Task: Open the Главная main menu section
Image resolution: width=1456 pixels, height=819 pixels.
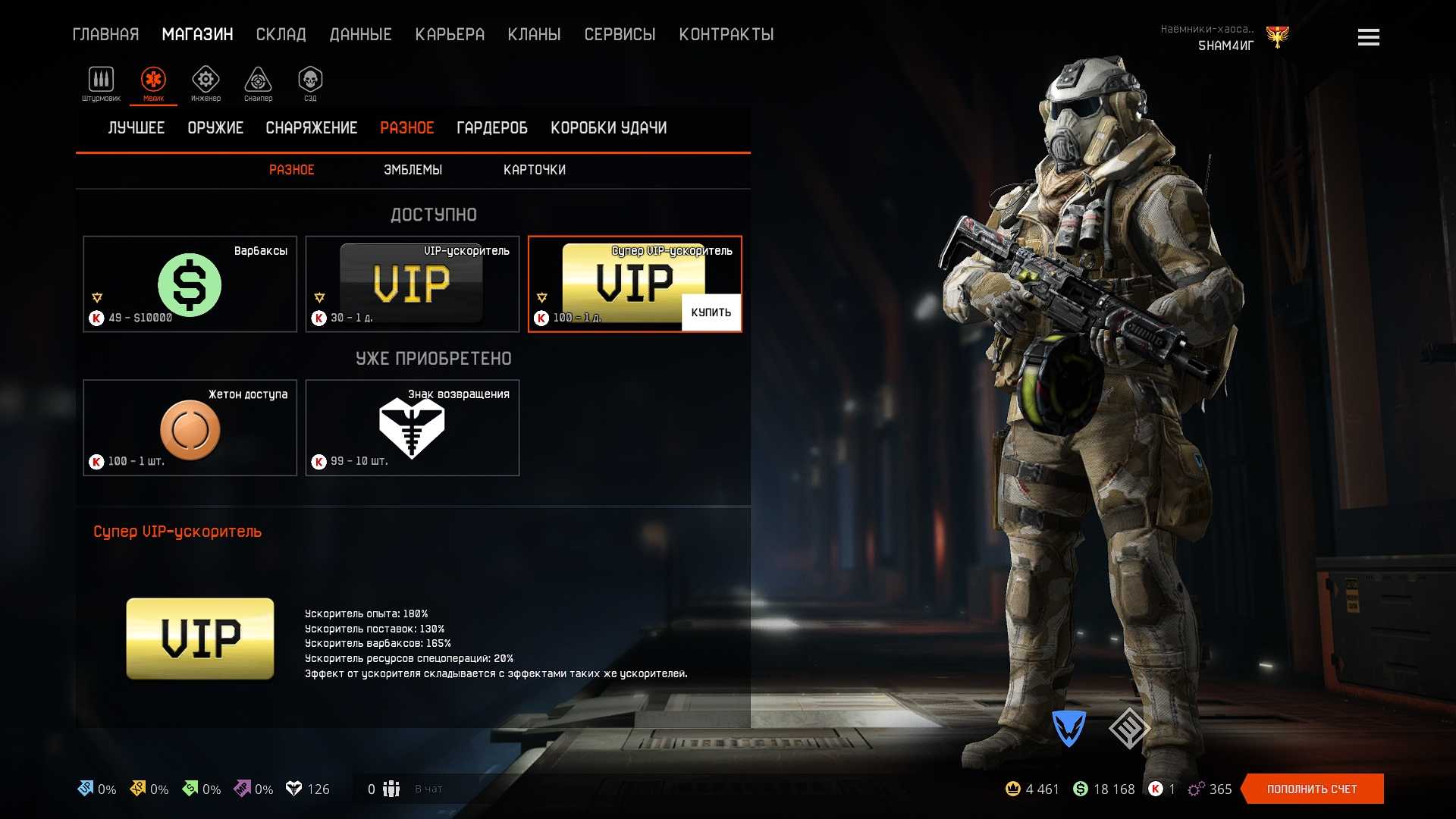Action: point(105,34)
